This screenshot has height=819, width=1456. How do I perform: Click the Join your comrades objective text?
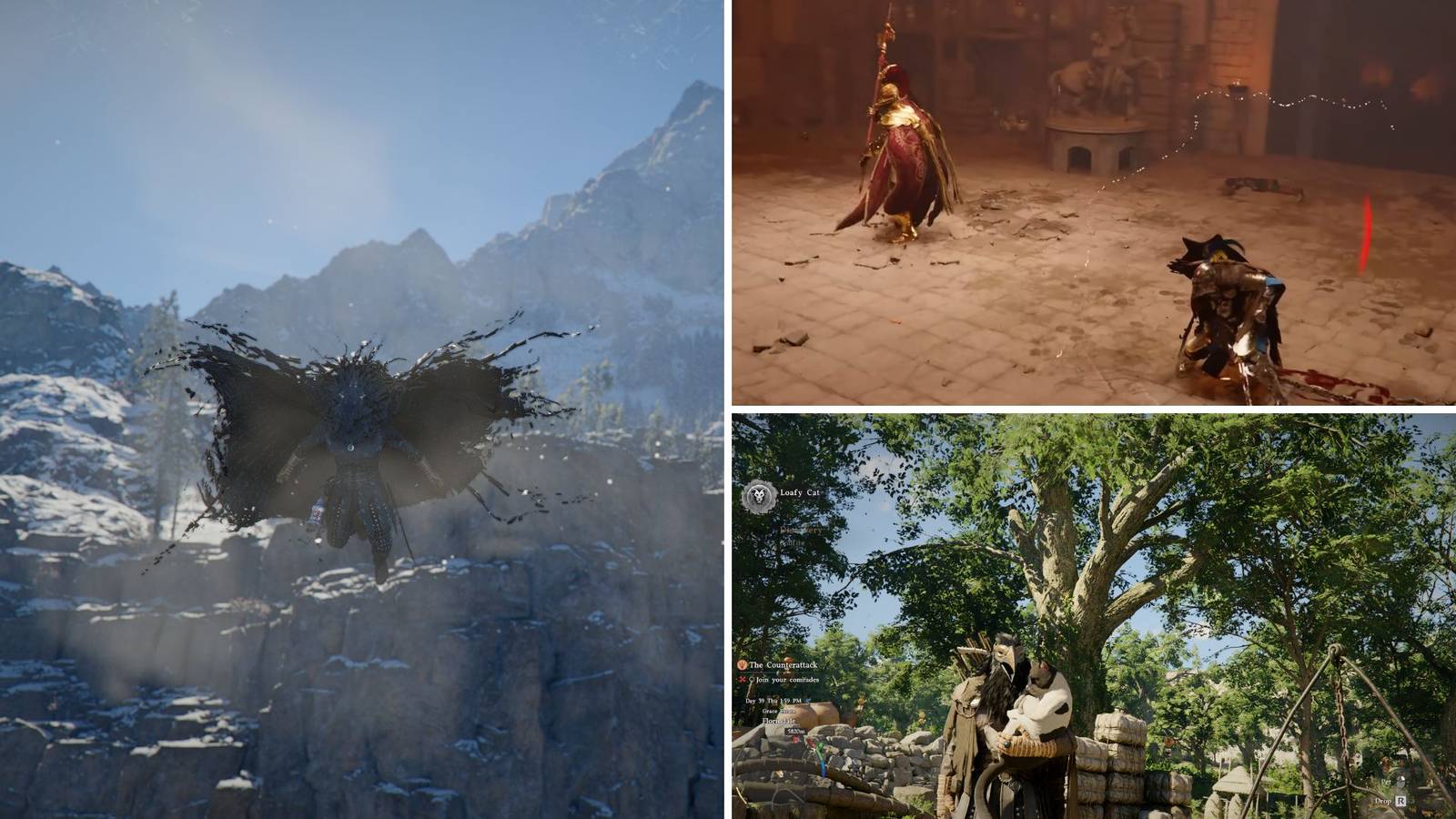point(786,680)
